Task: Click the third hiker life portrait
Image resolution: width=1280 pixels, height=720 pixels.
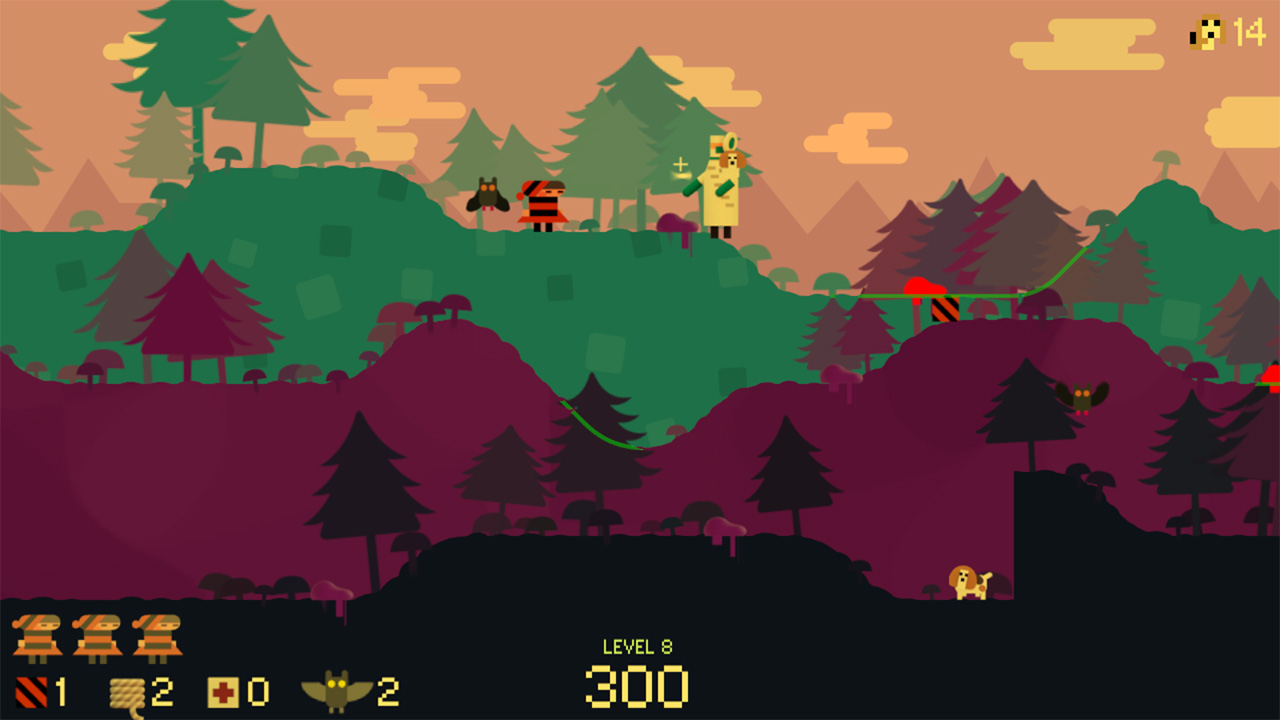Action: click(158, 637)
